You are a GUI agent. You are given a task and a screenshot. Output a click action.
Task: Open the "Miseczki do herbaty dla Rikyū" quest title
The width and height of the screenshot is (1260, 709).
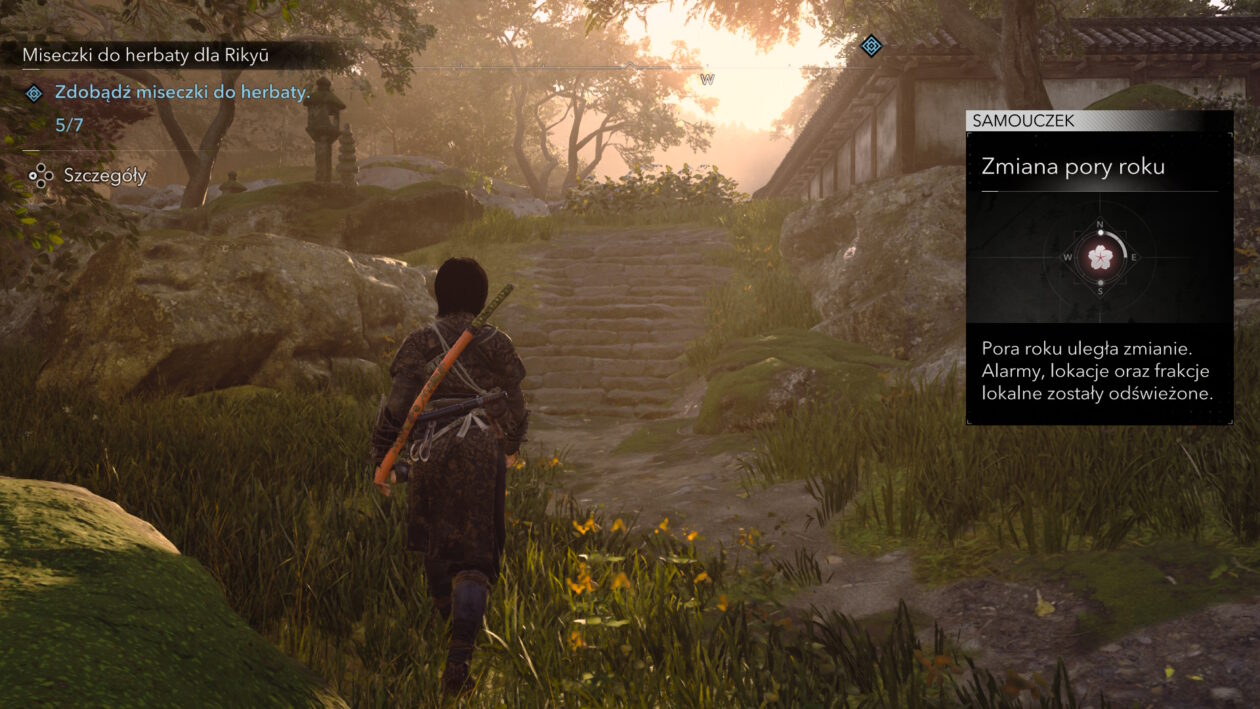[x=146, y=55]
